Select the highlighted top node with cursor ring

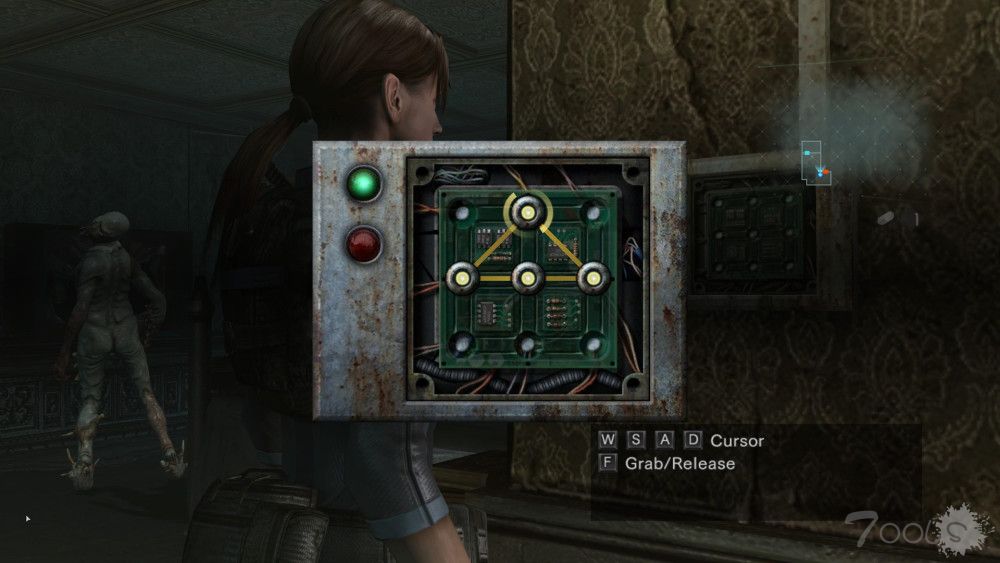coord(527,210)
